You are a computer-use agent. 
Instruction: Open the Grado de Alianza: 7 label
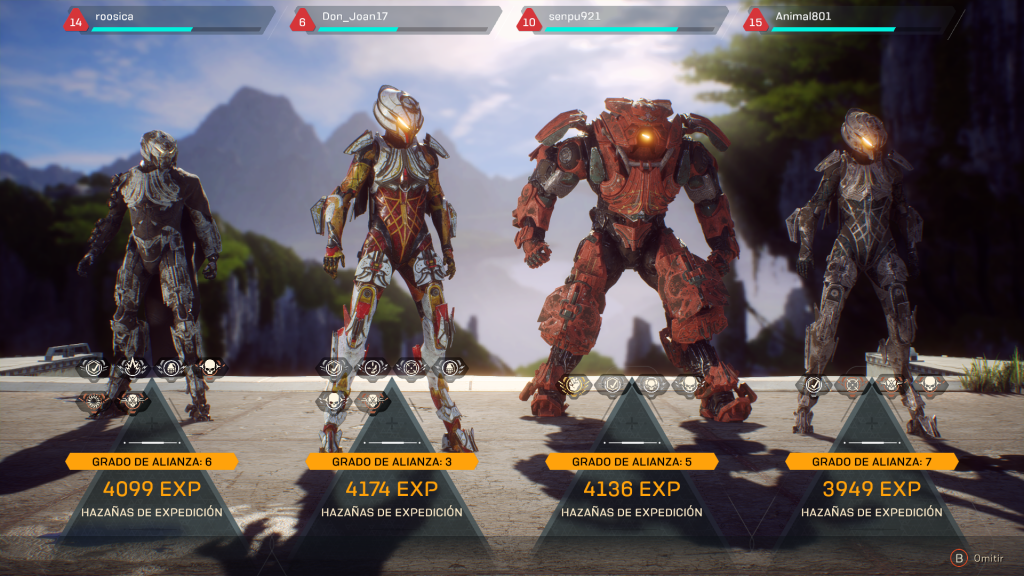click(872, 461)
